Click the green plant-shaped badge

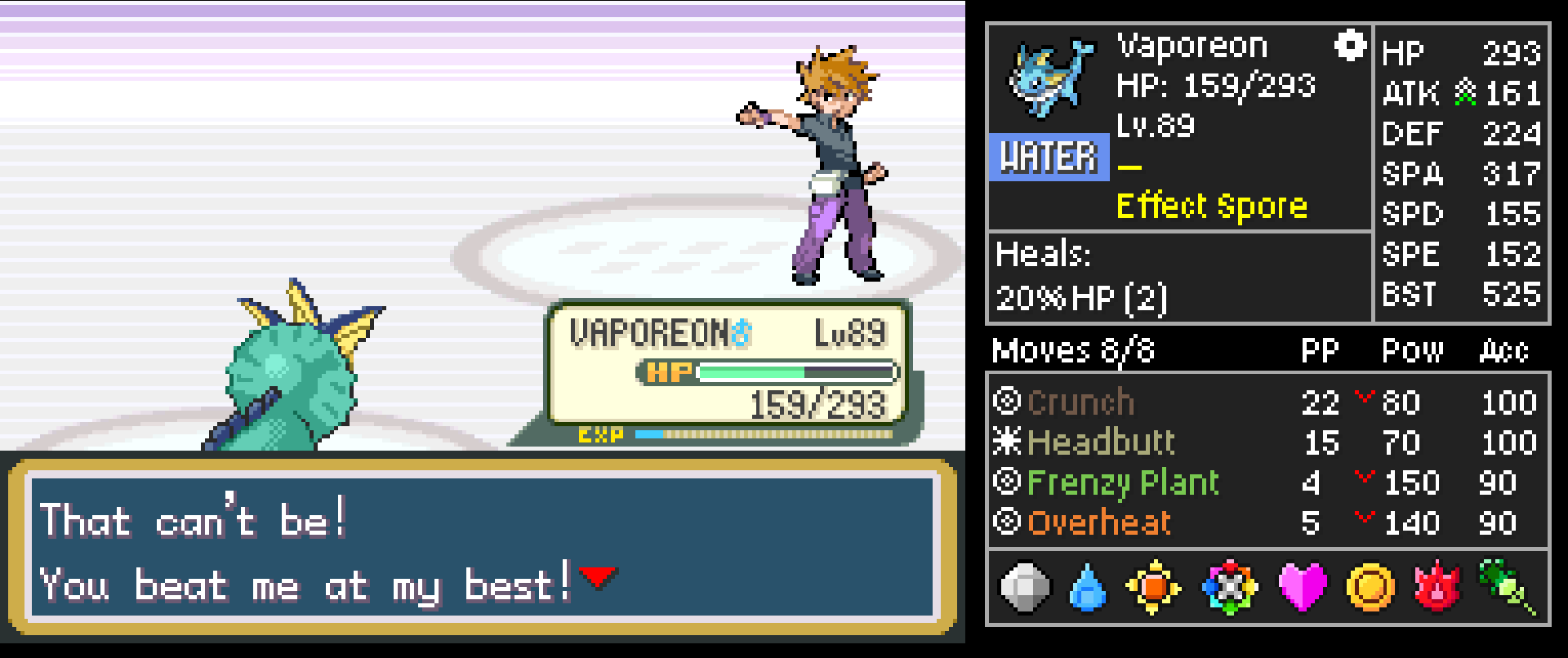1507,585
